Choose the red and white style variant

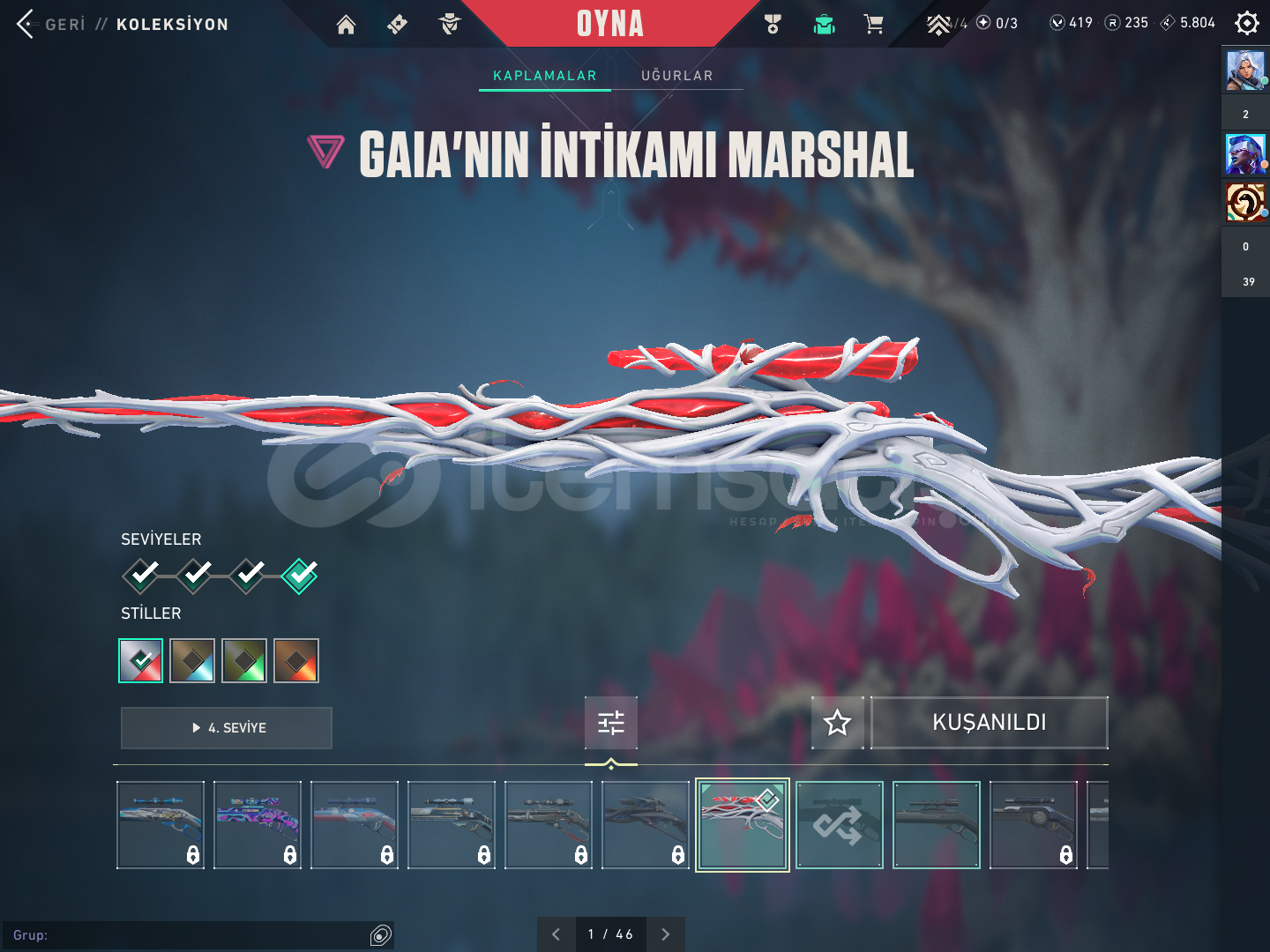point(141,660)
